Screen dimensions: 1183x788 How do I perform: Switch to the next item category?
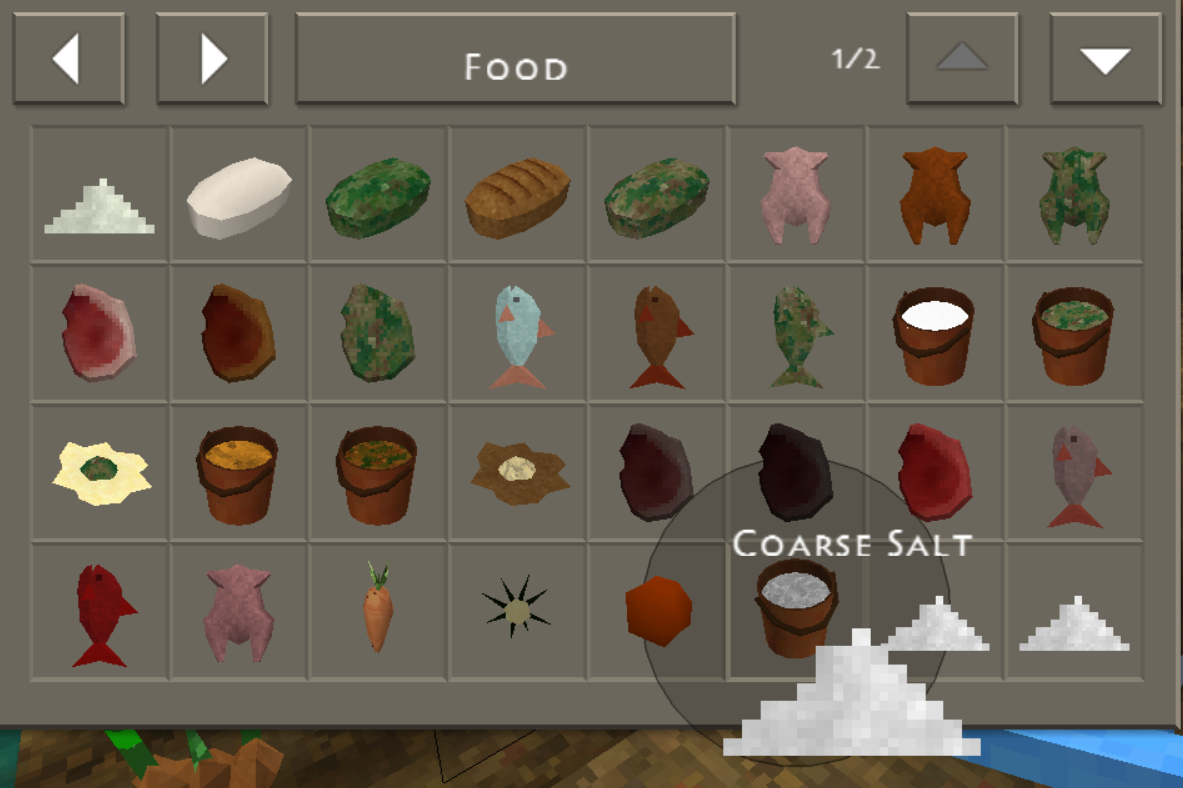tap(212, 58)
